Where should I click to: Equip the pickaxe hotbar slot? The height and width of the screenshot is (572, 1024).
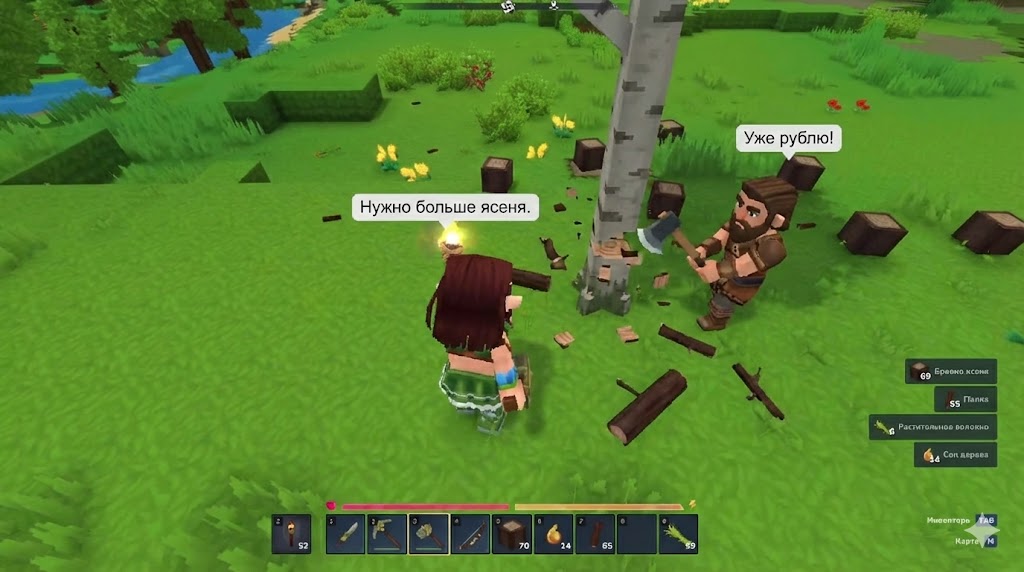click(x=386, y=534)
